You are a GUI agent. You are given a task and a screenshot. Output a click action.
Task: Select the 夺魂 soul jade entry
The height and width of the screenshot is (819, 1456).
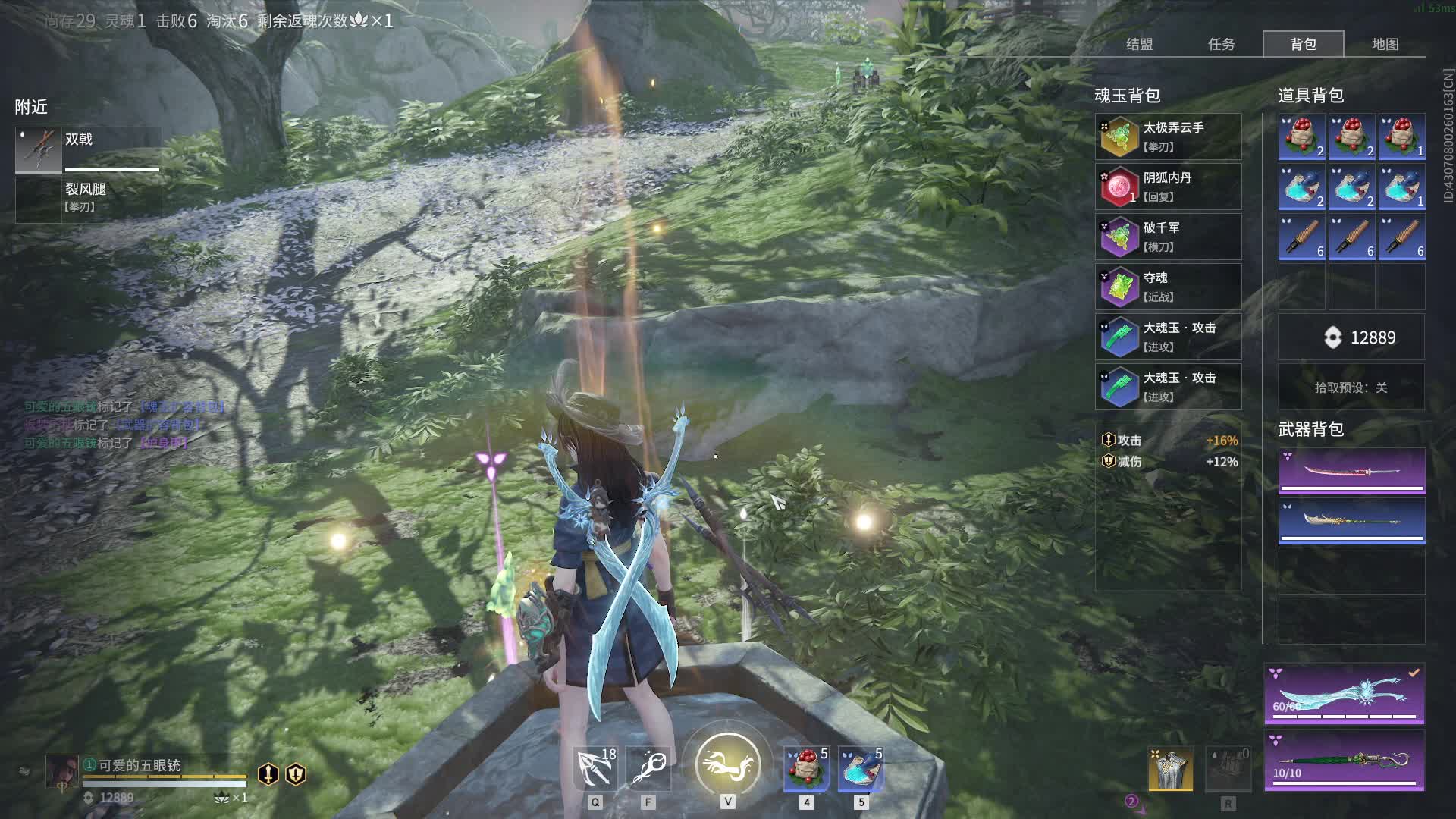click(x=1168, y=287)
